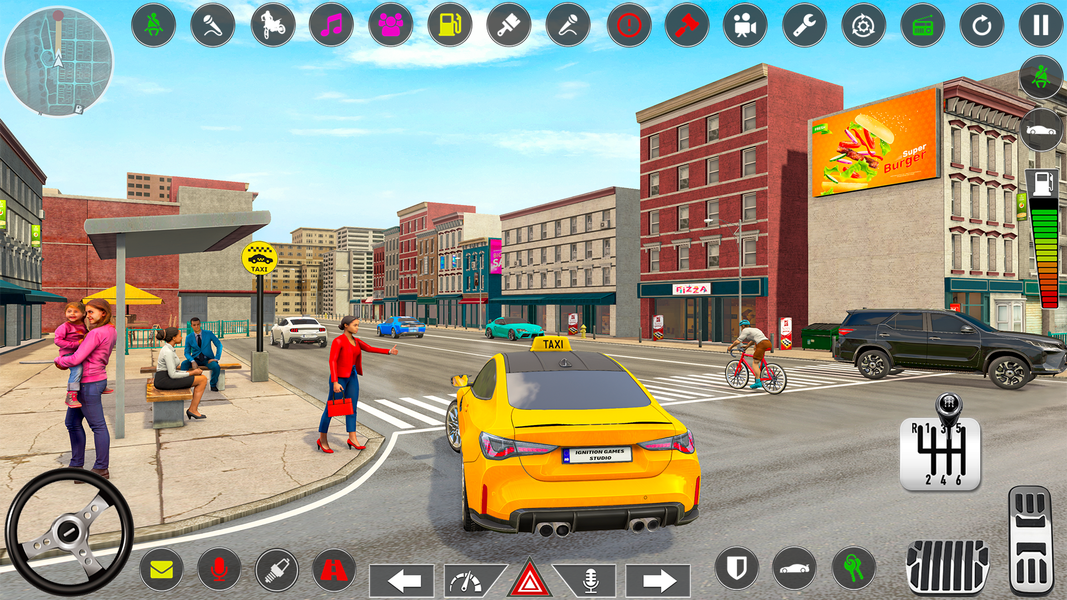
Task: Turn on the green radio icon
Action: click(x=922, y=26)
